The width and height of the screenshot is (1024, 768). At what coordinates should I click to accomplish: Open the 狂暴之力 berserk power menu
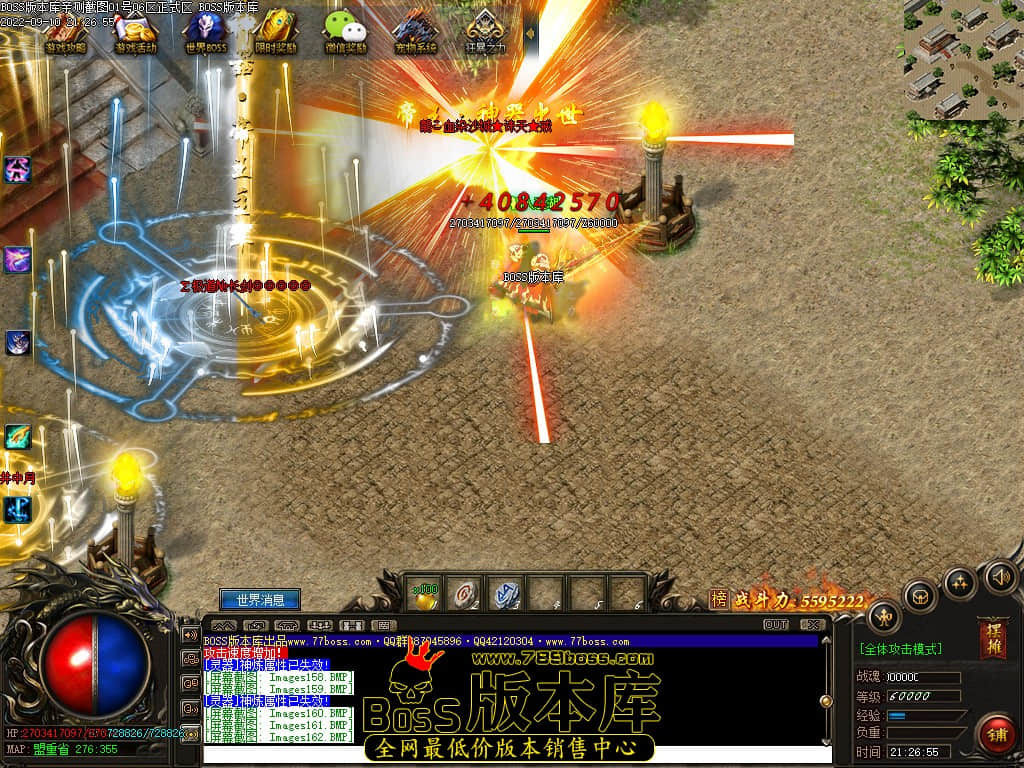pyautogui.click(x=486, y=32)
